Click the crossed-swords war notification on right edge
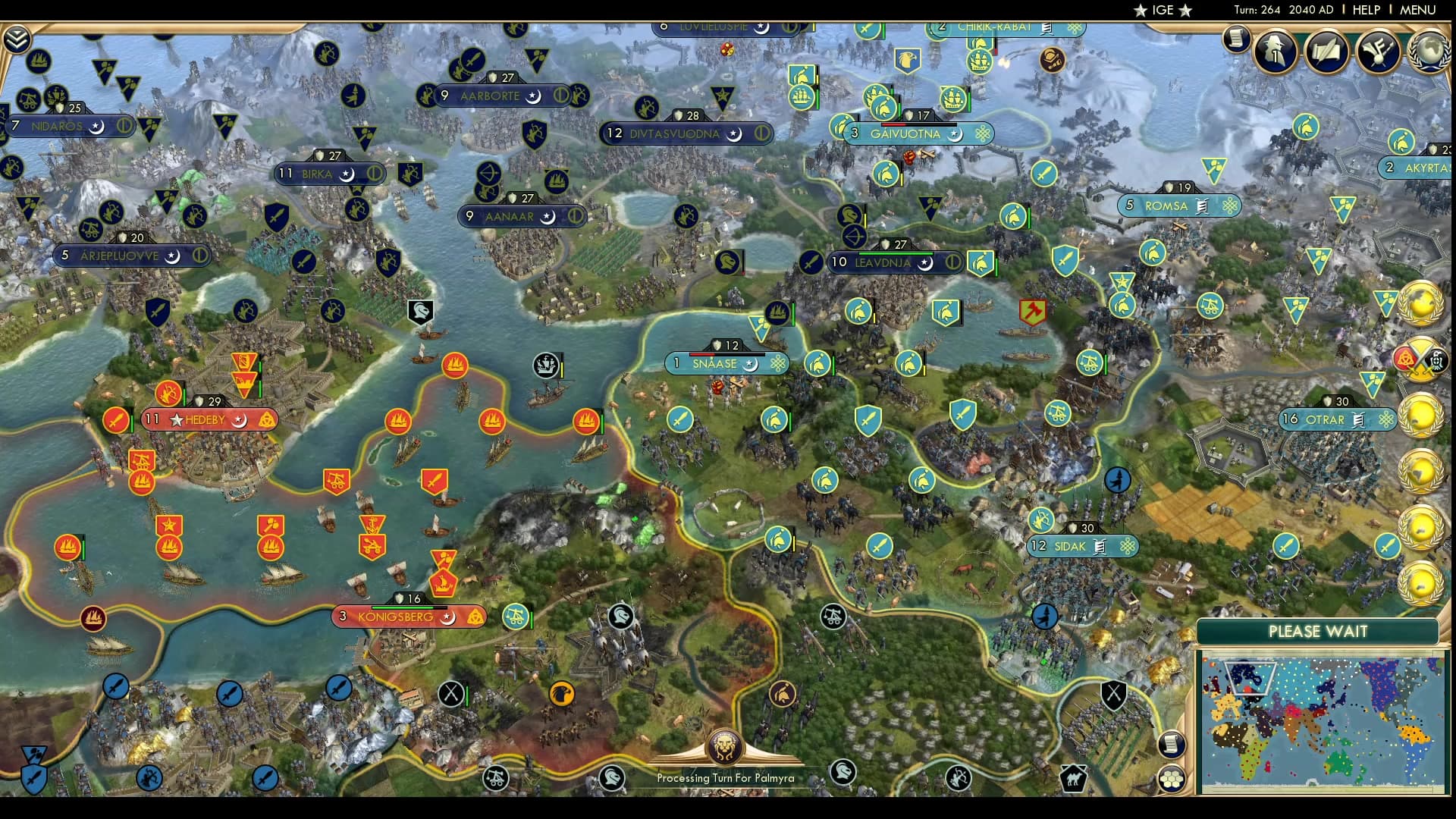 [x=1420, y=358]
